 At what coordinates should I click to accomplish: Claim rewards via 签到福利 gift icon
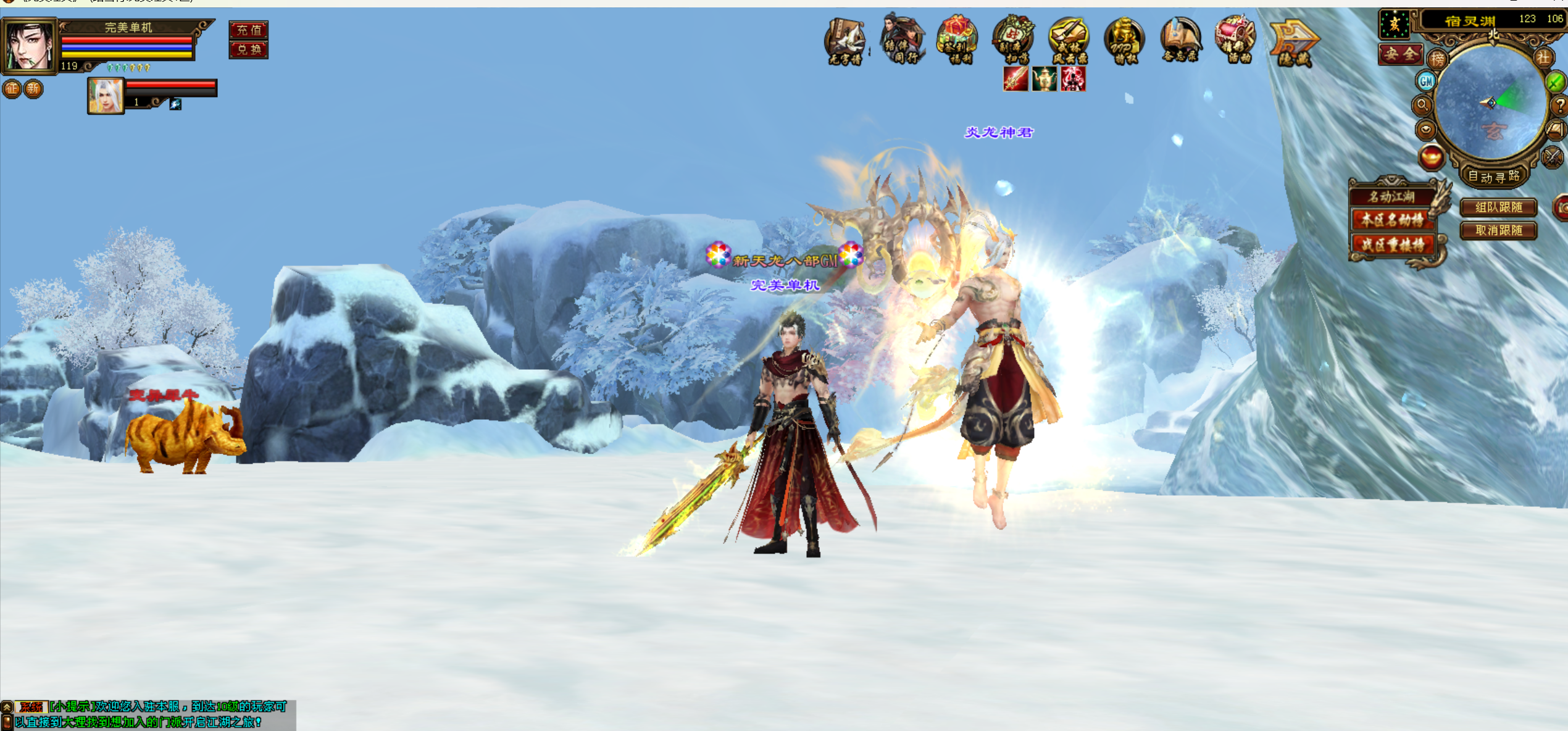click(x=957, y=40)
